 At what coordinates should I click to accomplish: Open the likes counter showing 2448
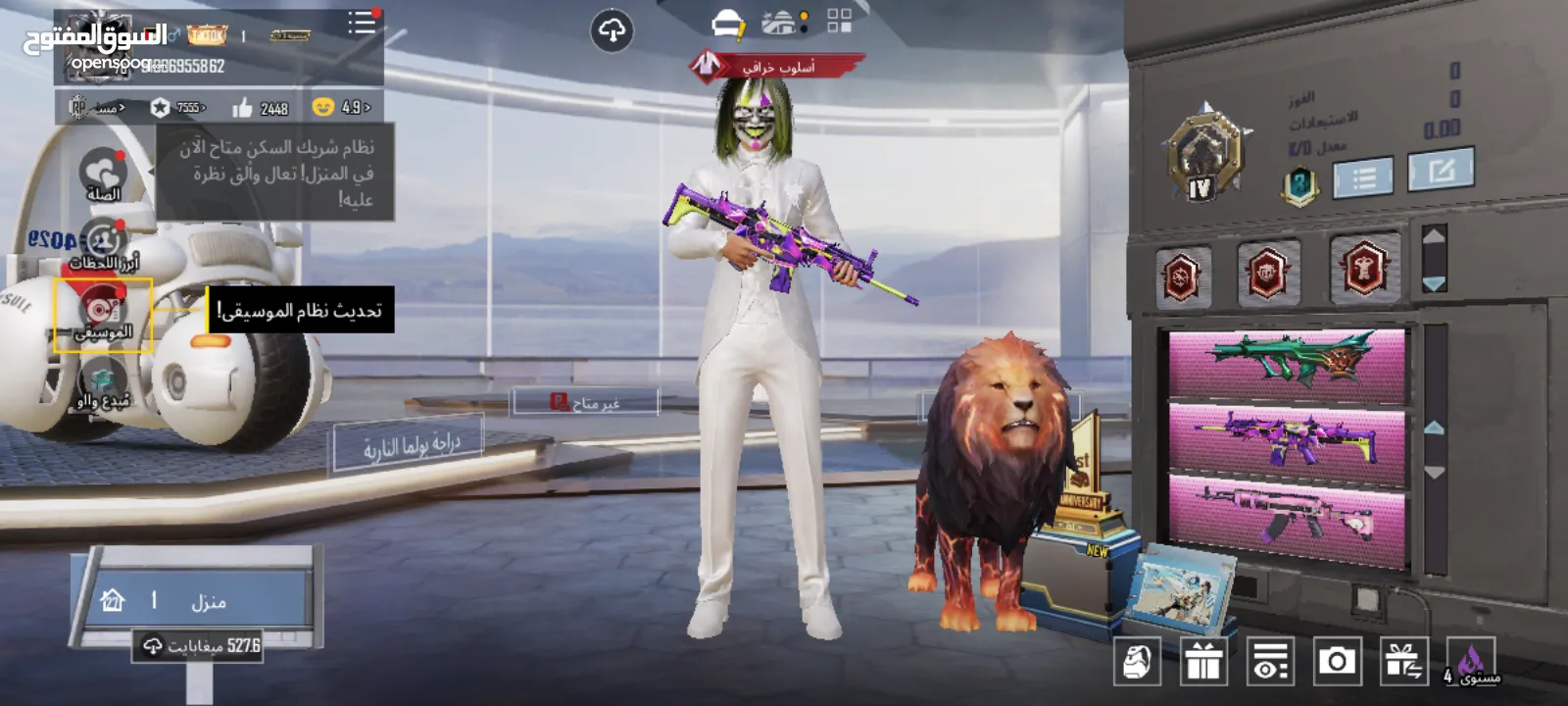click(261, 108)
